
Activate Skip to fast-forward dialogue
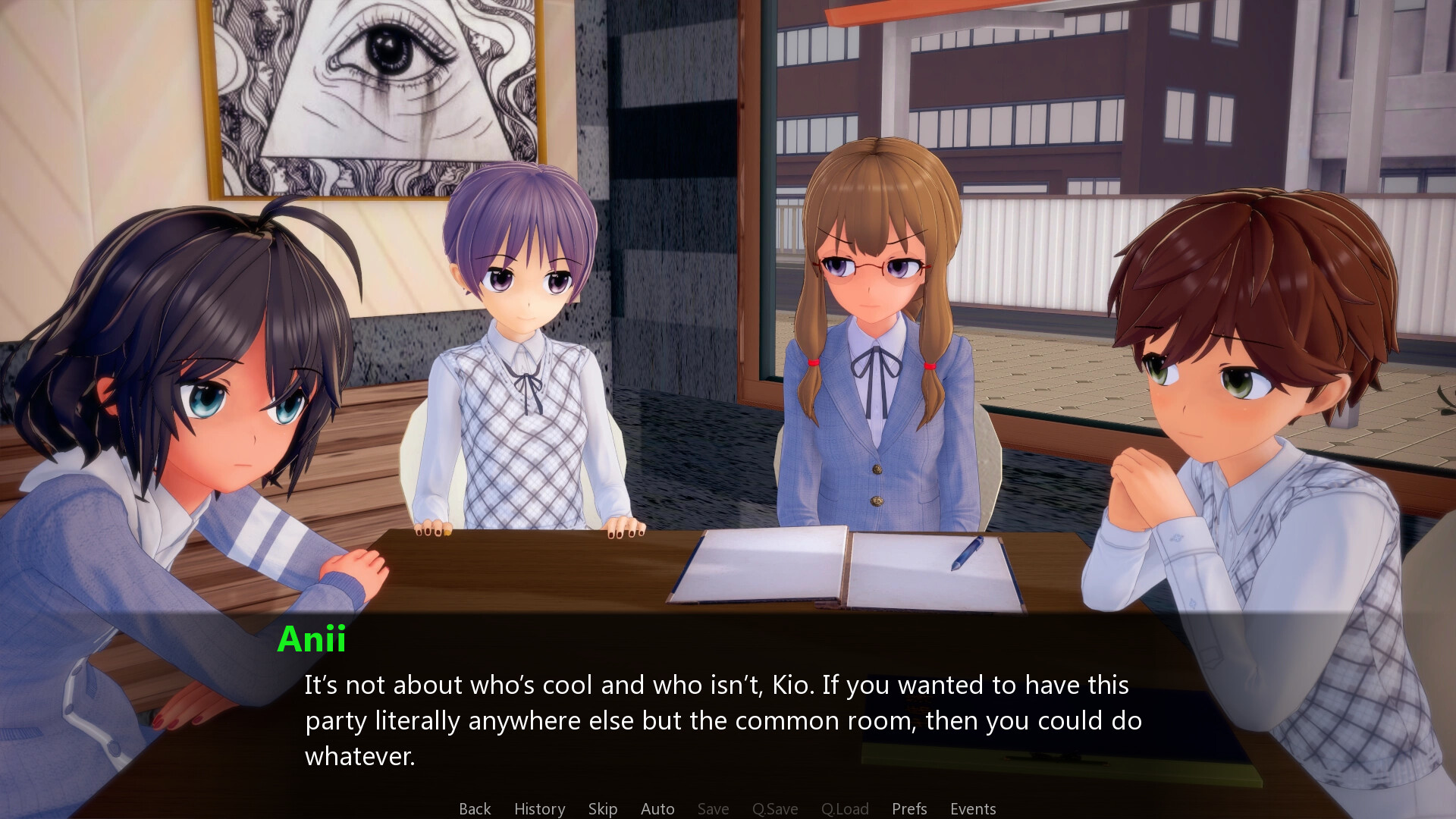click(x=602, y=808)
